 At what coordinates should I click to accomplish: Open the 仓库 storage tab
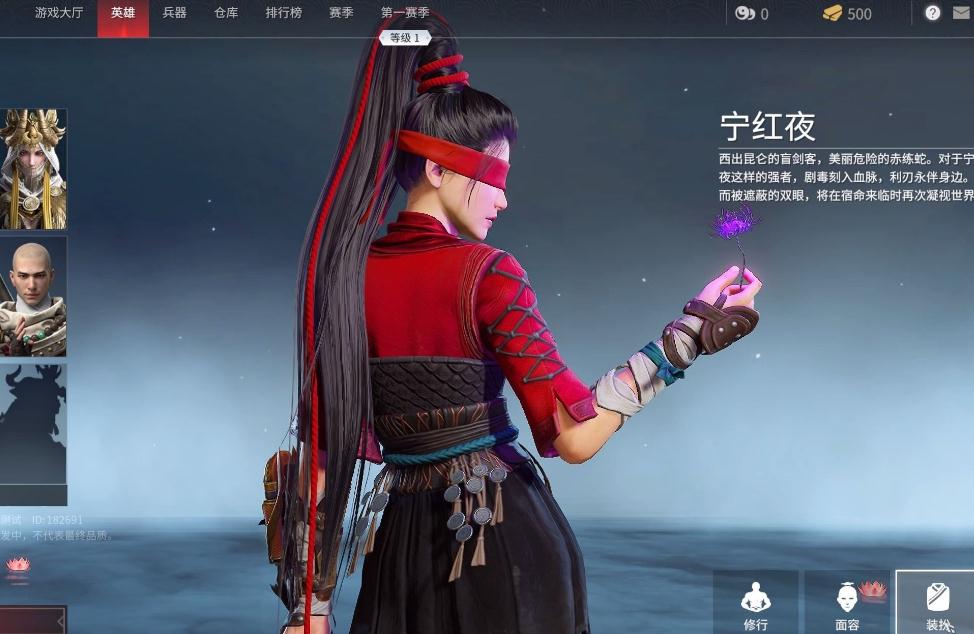coord(226,13)
